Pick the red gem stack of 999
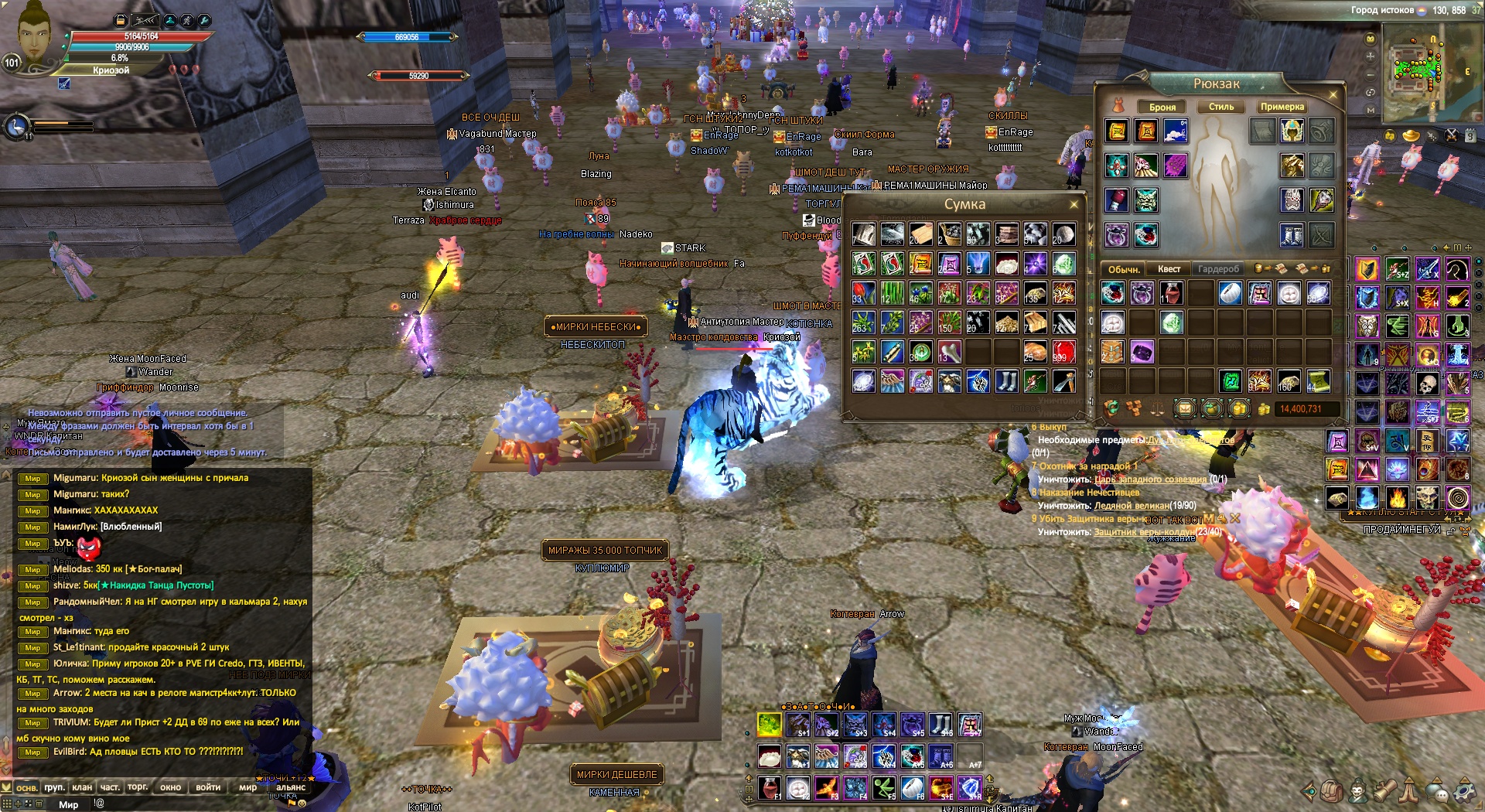 coord(1063,352)
